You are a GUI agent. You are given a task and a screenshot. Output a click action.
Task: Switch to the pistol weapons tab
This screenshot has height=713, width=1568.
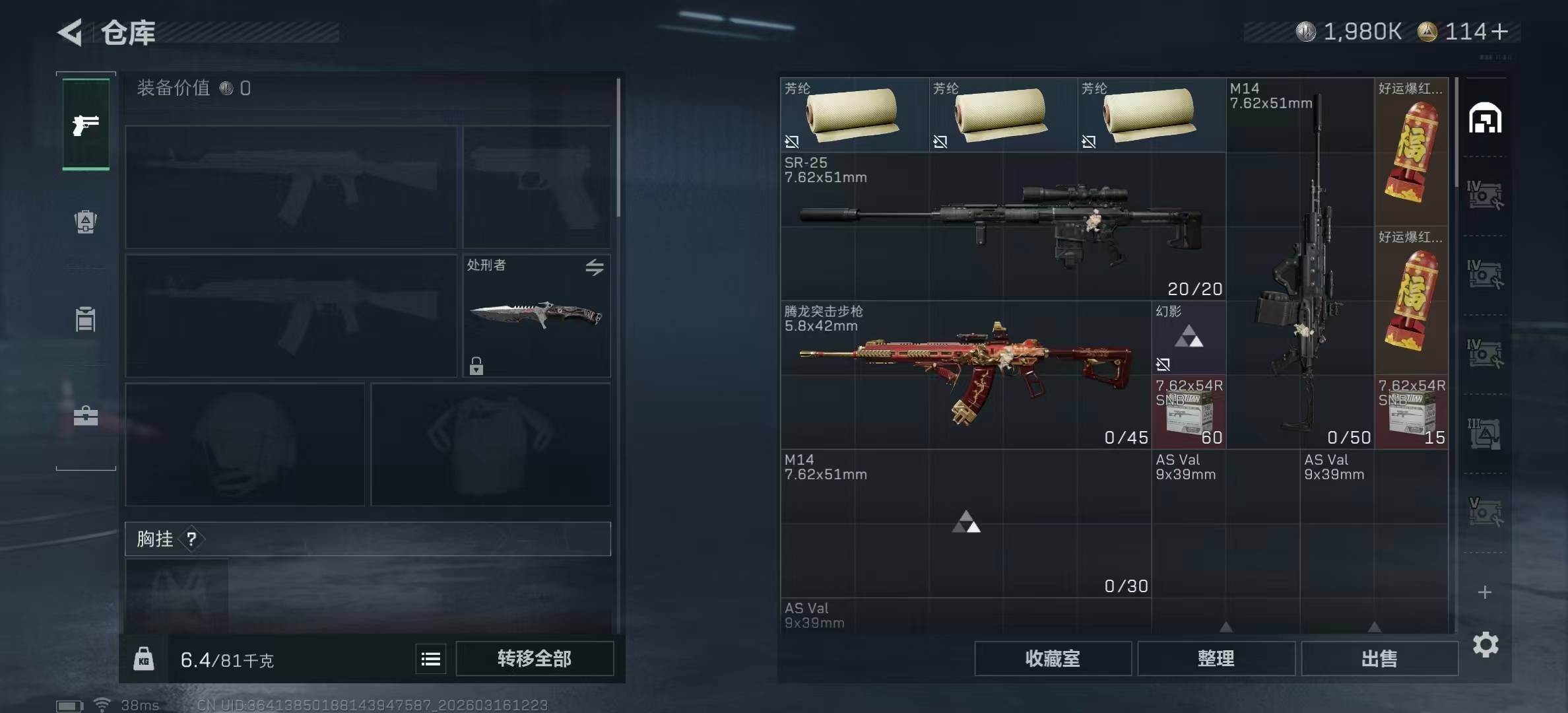(x=86, y=125)
